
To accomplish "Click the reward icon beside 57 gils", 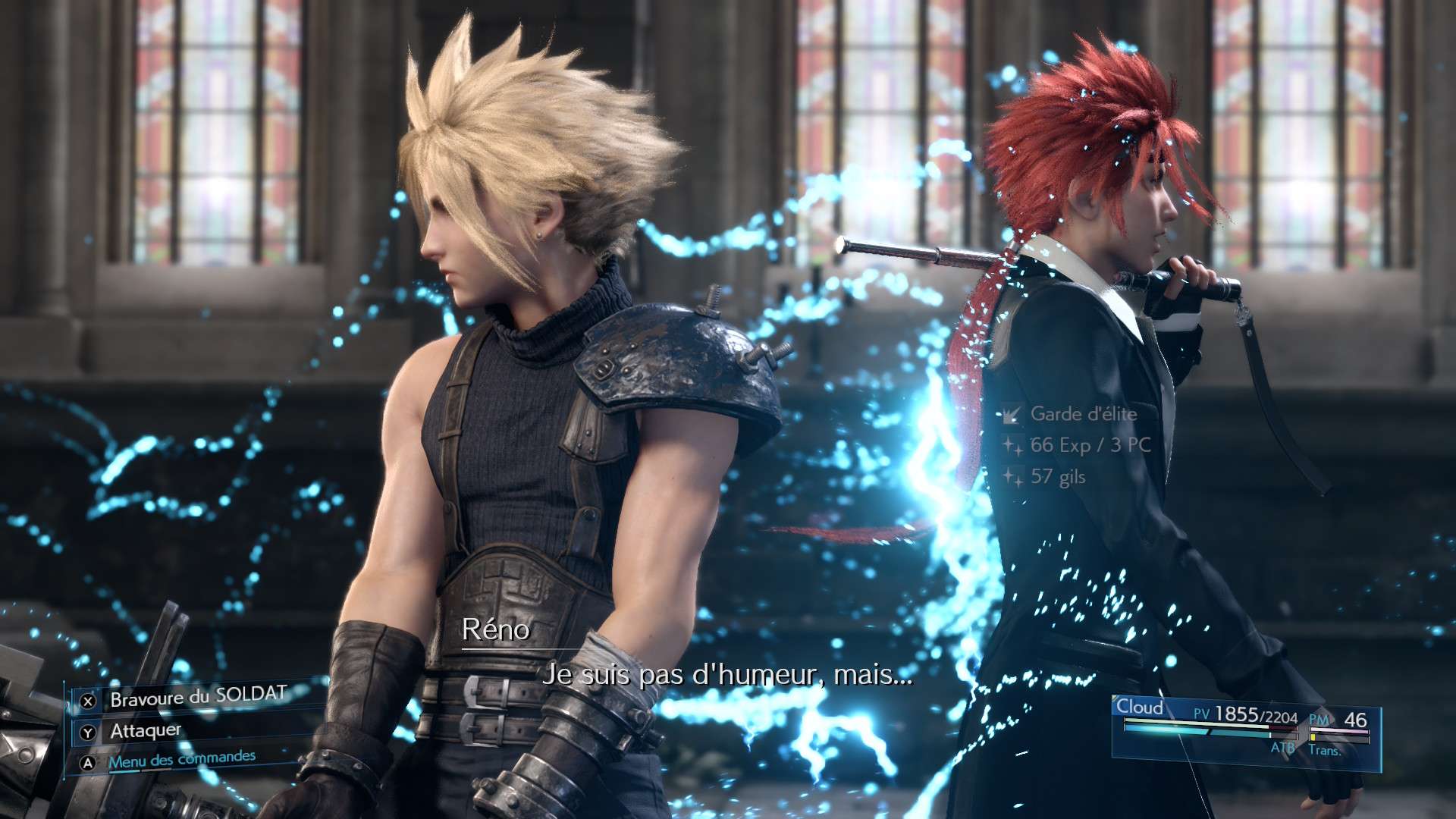I will tap(1012, 477).
